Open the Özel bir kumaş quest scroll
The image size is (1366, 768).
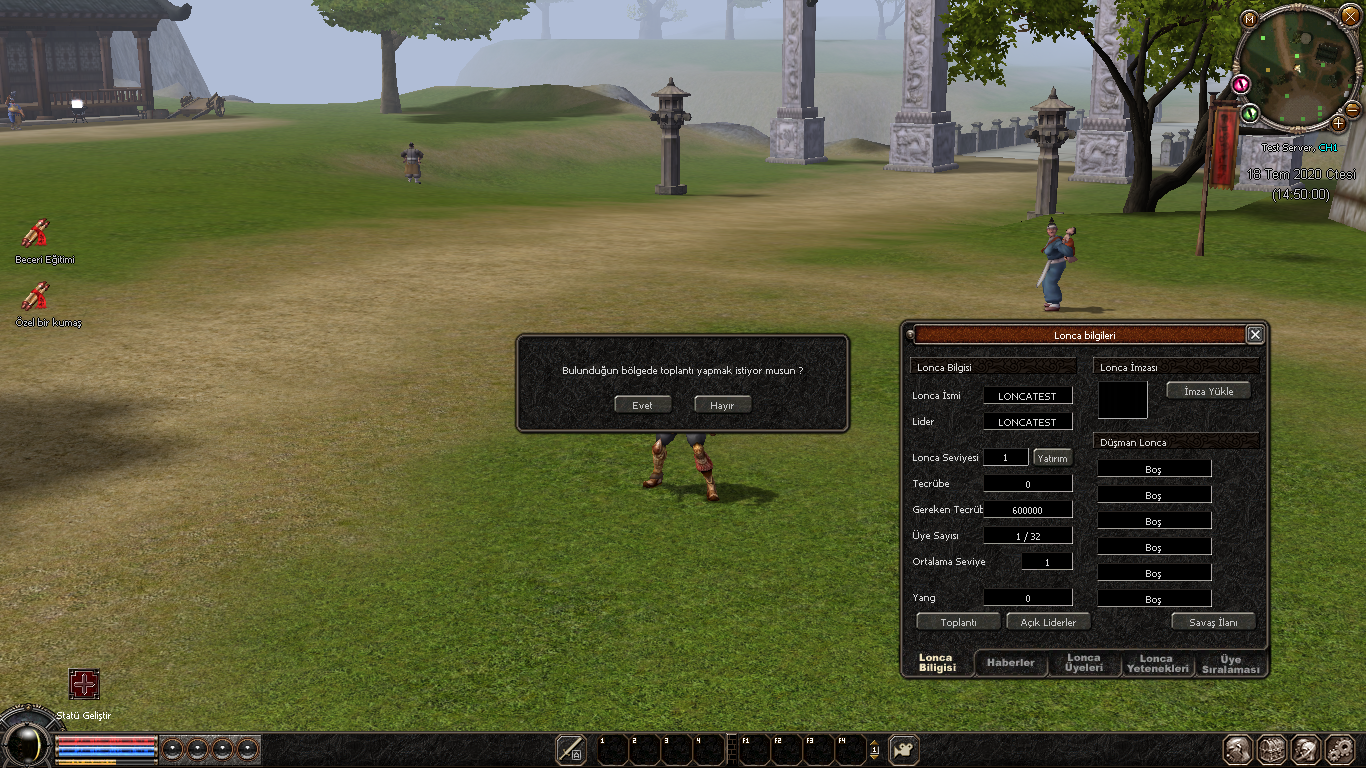tap(37, 297)
